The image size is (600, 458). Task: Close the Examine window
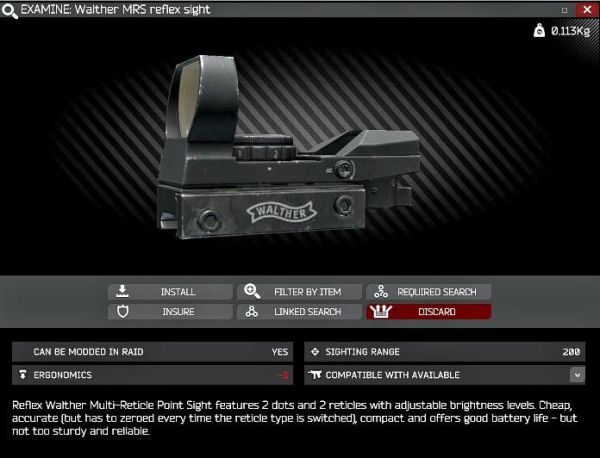tap(586, 9)
